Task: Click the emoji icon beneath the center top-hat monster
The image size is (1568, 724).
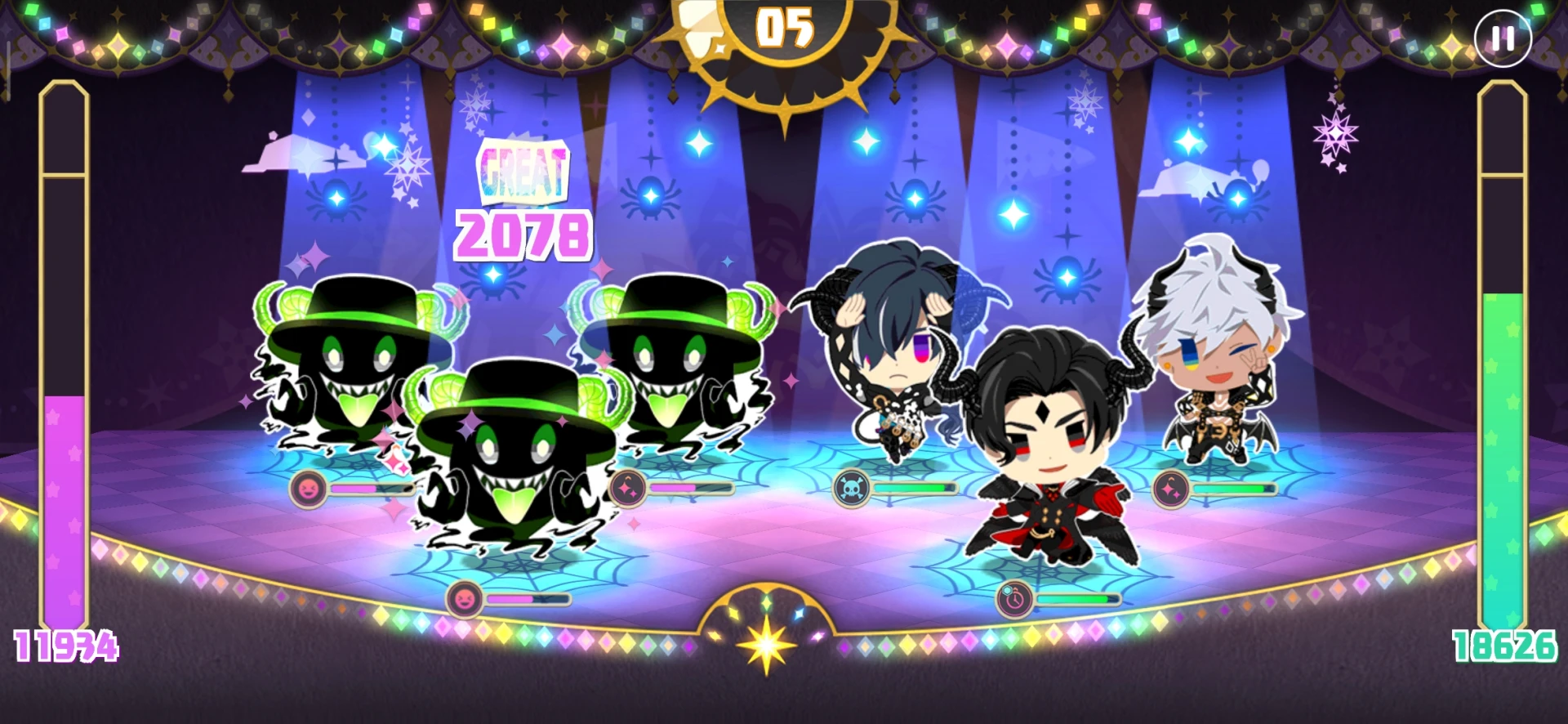Action: point(463,601)
